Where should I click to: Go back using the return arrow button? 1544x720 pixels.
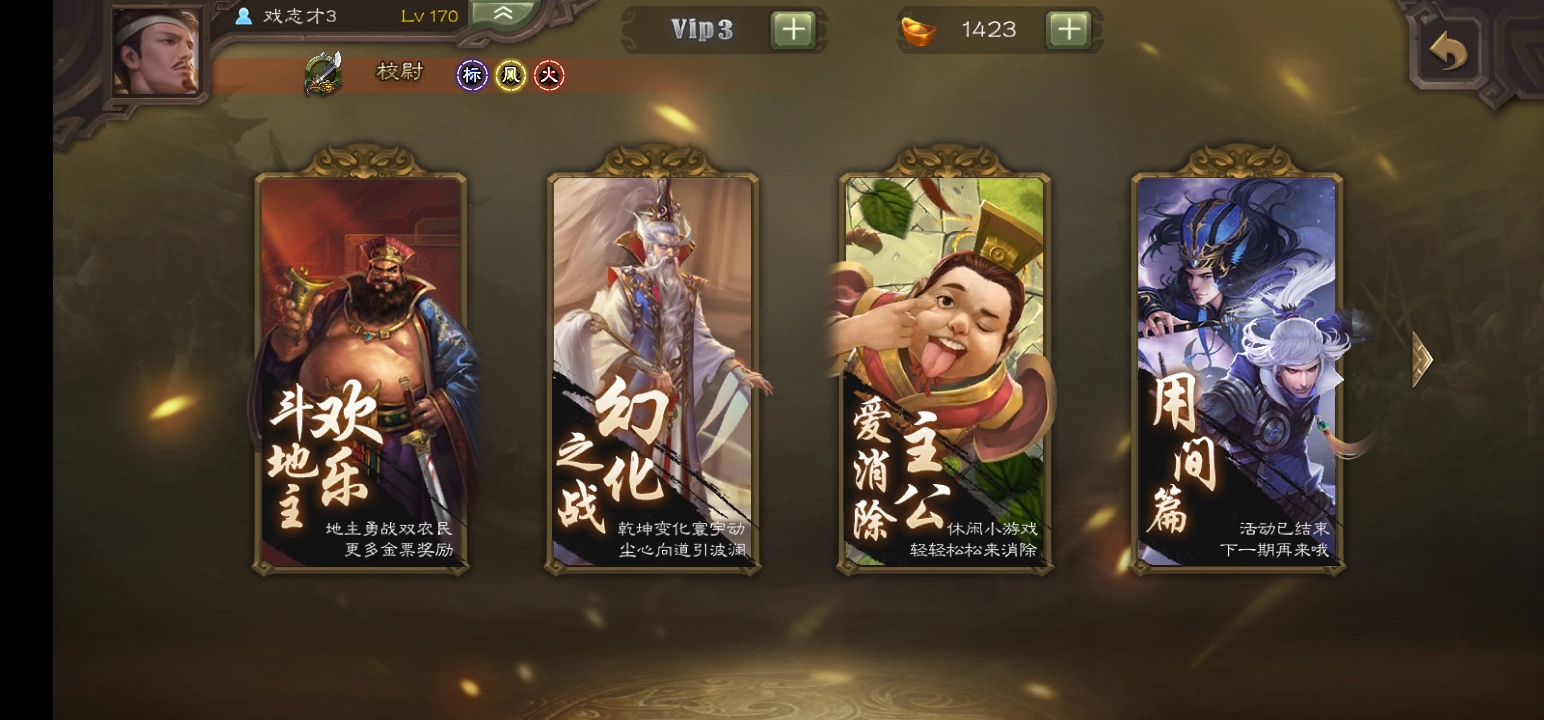tap(1449, 51)
